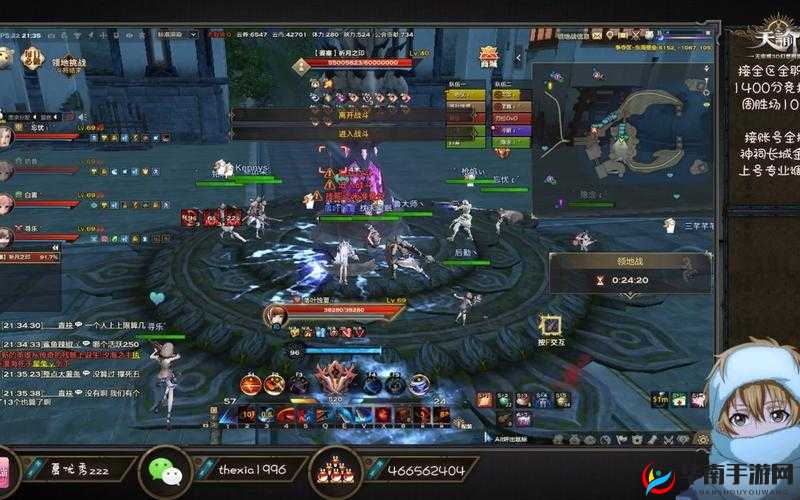The height and width of the screenshot is (500, 800).
Task: Select the first party member portrait
Action: pos(8,135)
